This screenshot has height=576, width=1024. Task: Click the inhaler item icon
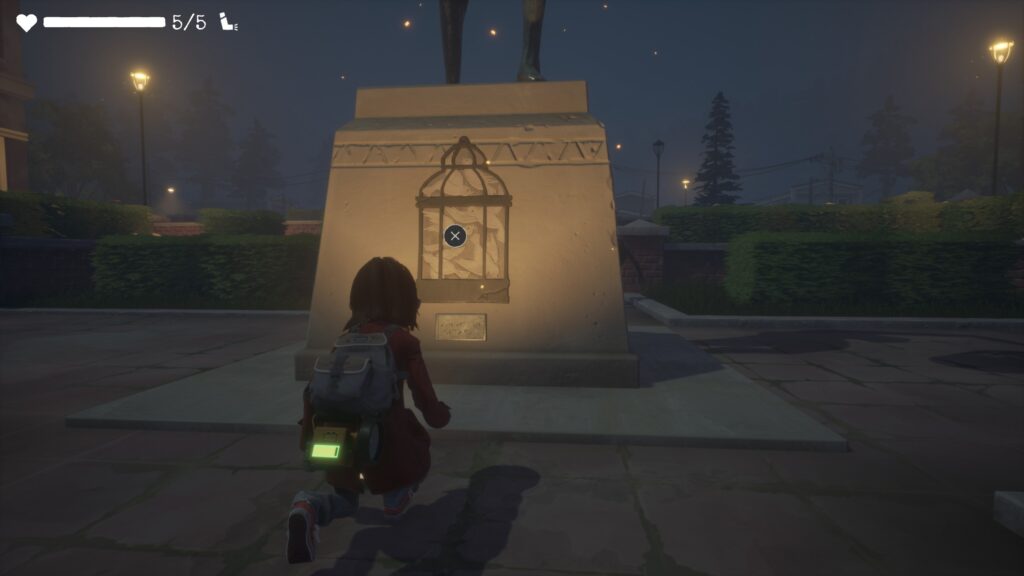229,22
